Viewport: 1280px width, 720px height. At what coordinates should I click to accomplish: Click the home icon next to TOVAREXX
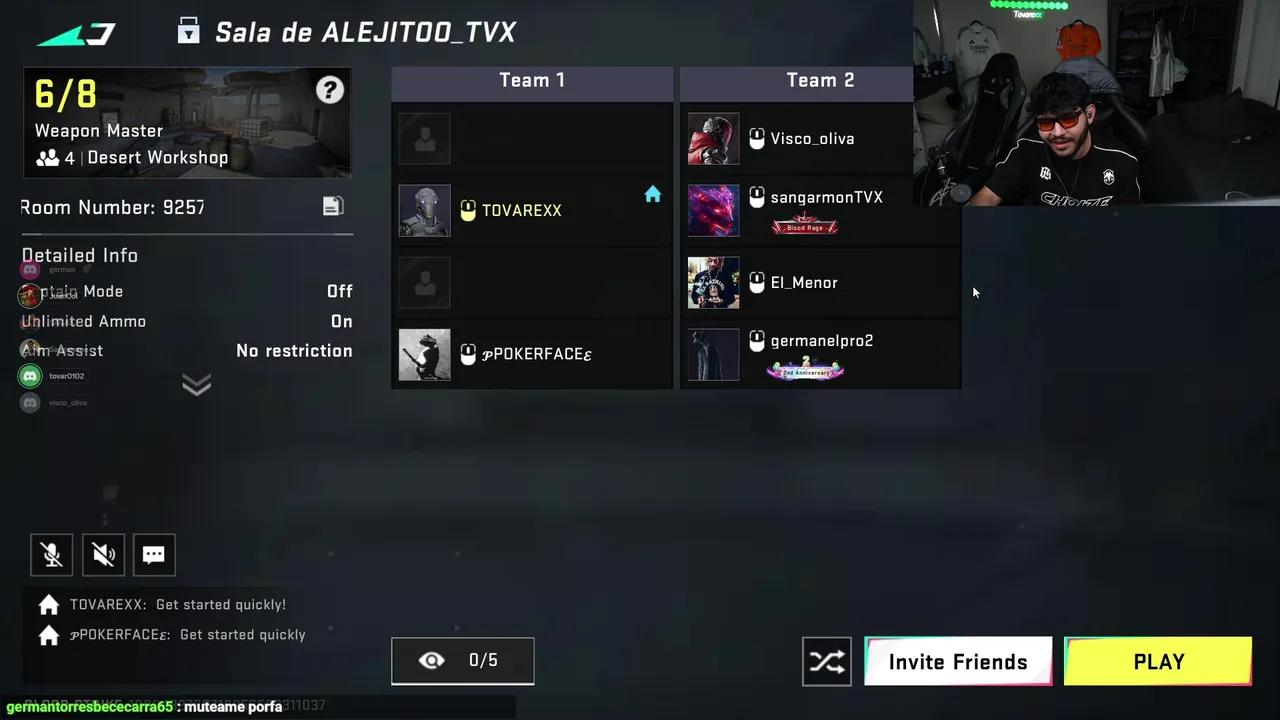pyautogui.click(x=652, y=195)
